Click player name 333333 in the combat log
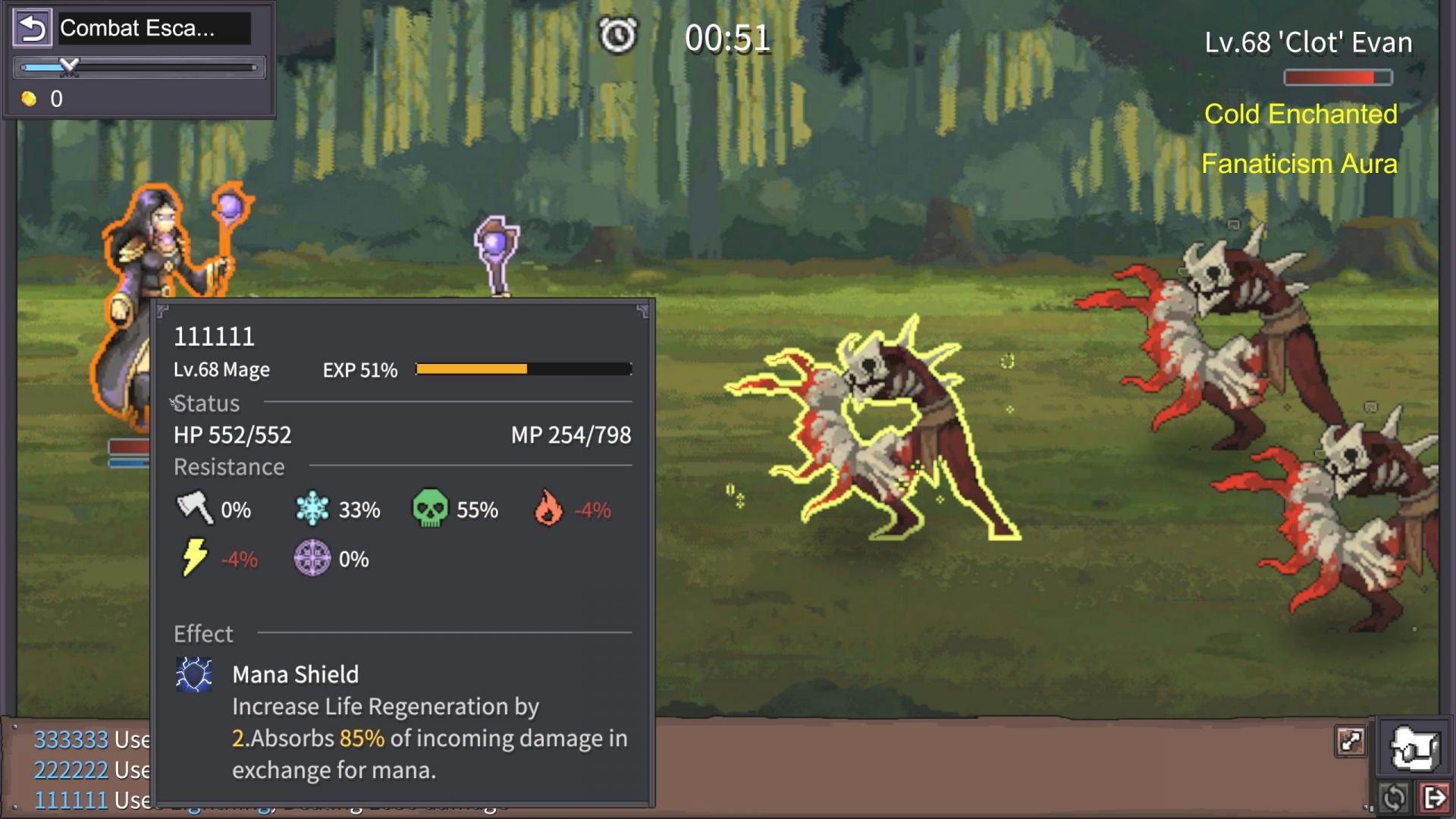The width and height of the screenshot is (1456, 819). tap(71, 739)
